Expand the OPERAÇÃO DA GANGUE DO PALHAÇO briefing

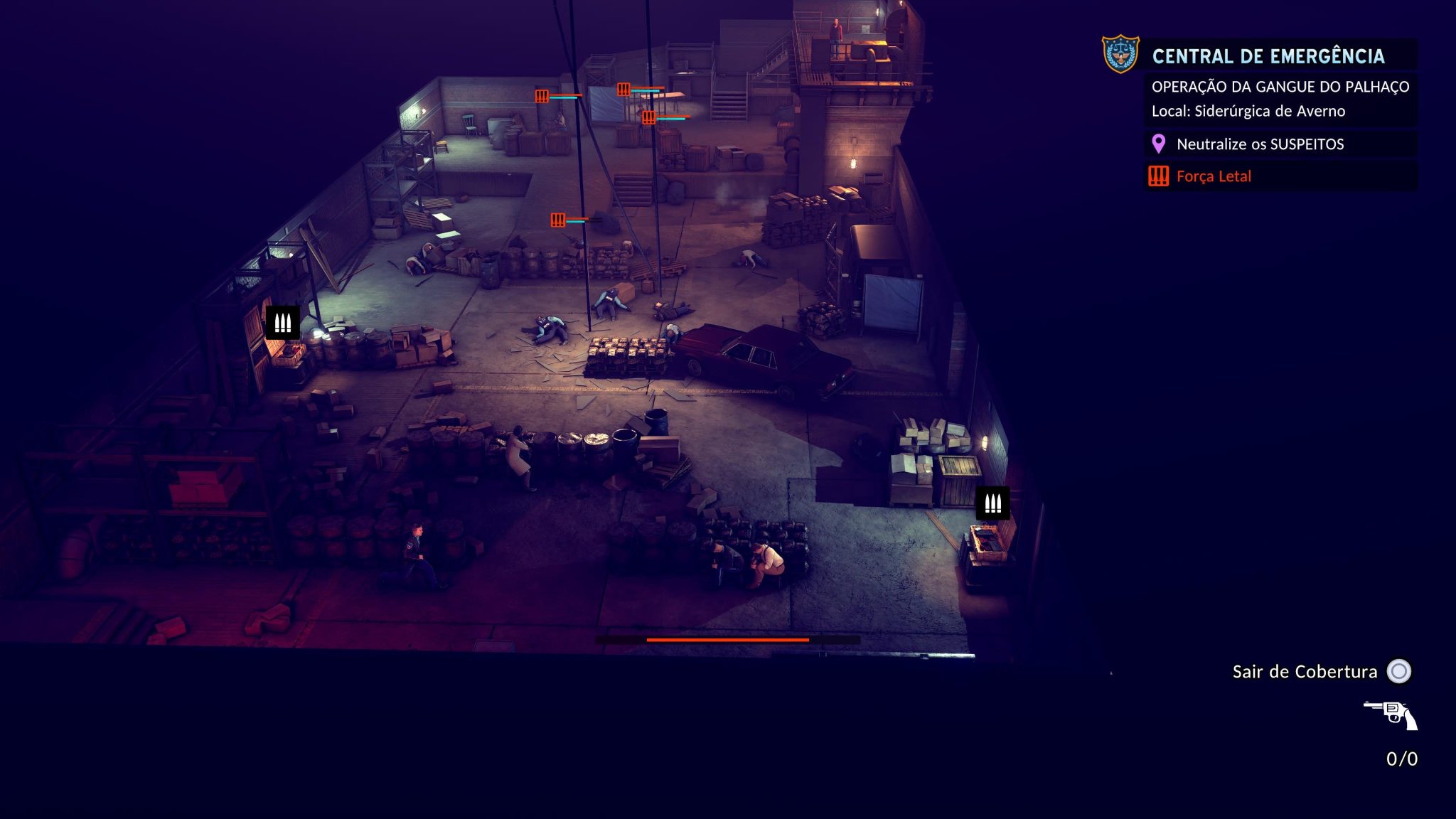click(x=1283, y=86)
